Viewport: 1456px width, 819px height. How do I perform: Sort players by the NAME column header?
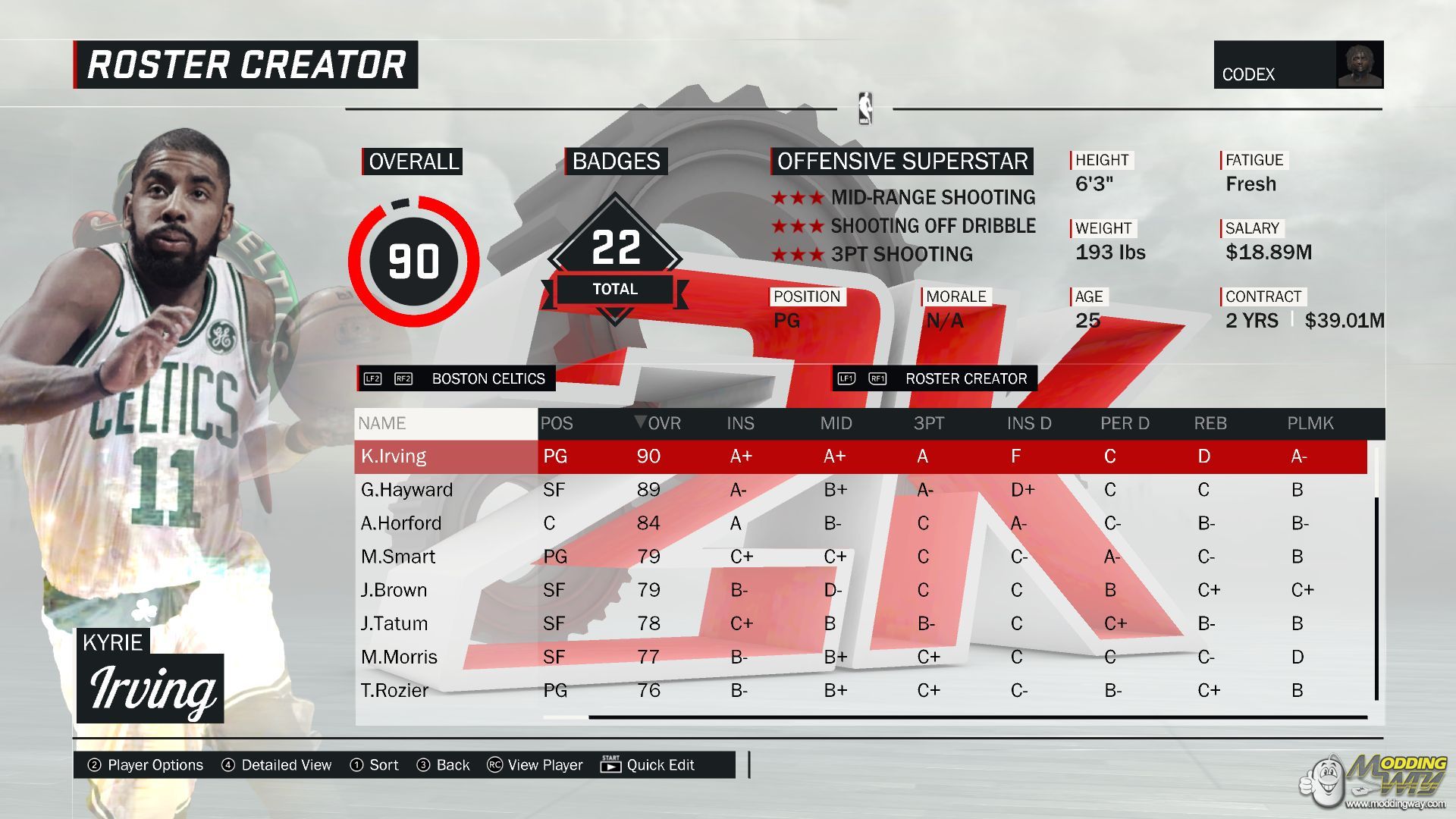point(382,423)
